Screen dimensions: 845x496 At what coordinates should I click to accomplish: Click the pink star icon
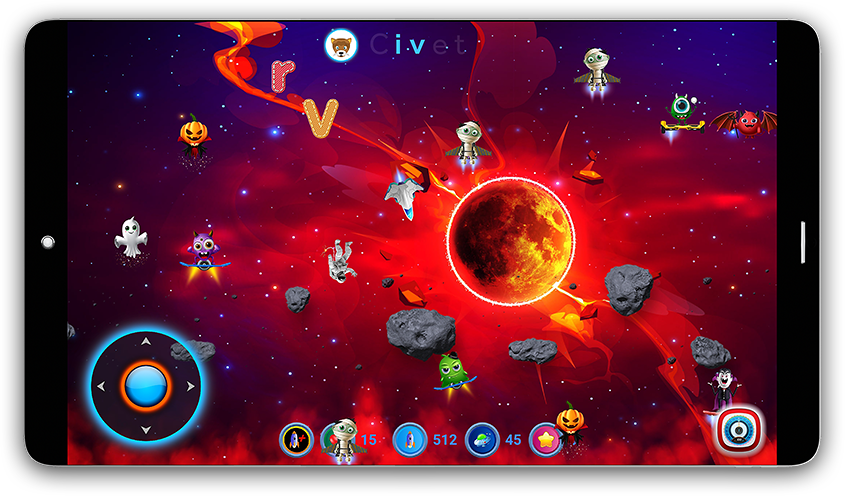(x=545, y=440)
